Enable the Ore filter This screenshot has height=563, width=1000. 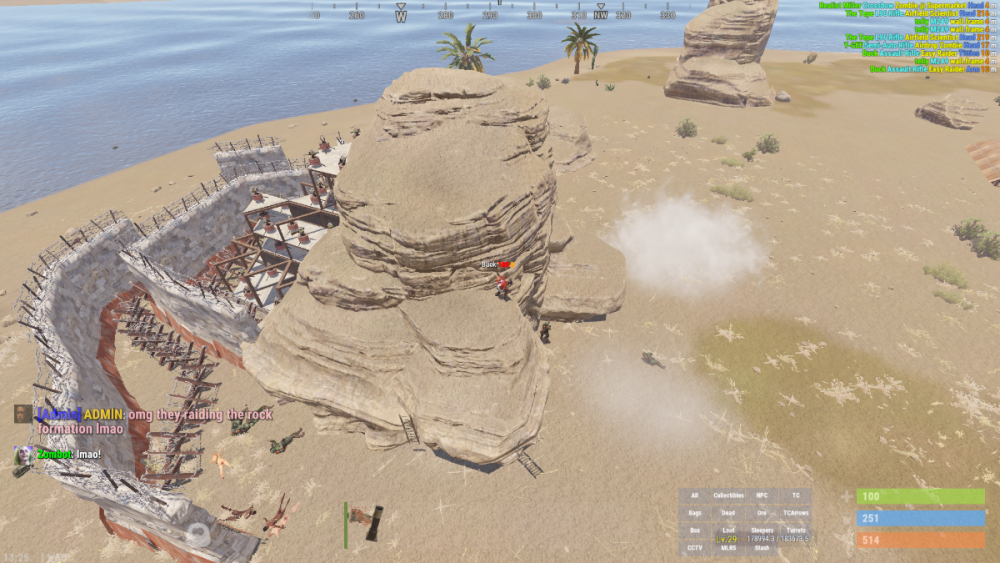tap(762, 513)
